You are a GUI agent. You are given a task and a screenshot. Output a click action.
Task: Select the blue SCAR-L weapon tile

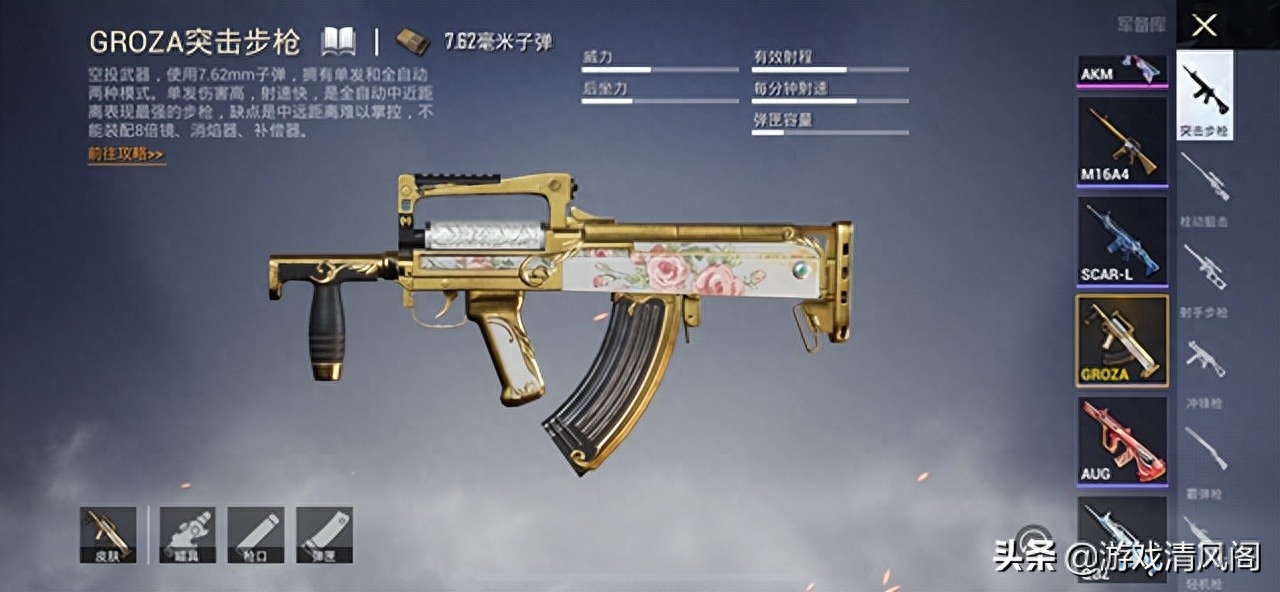(1121, 240)
